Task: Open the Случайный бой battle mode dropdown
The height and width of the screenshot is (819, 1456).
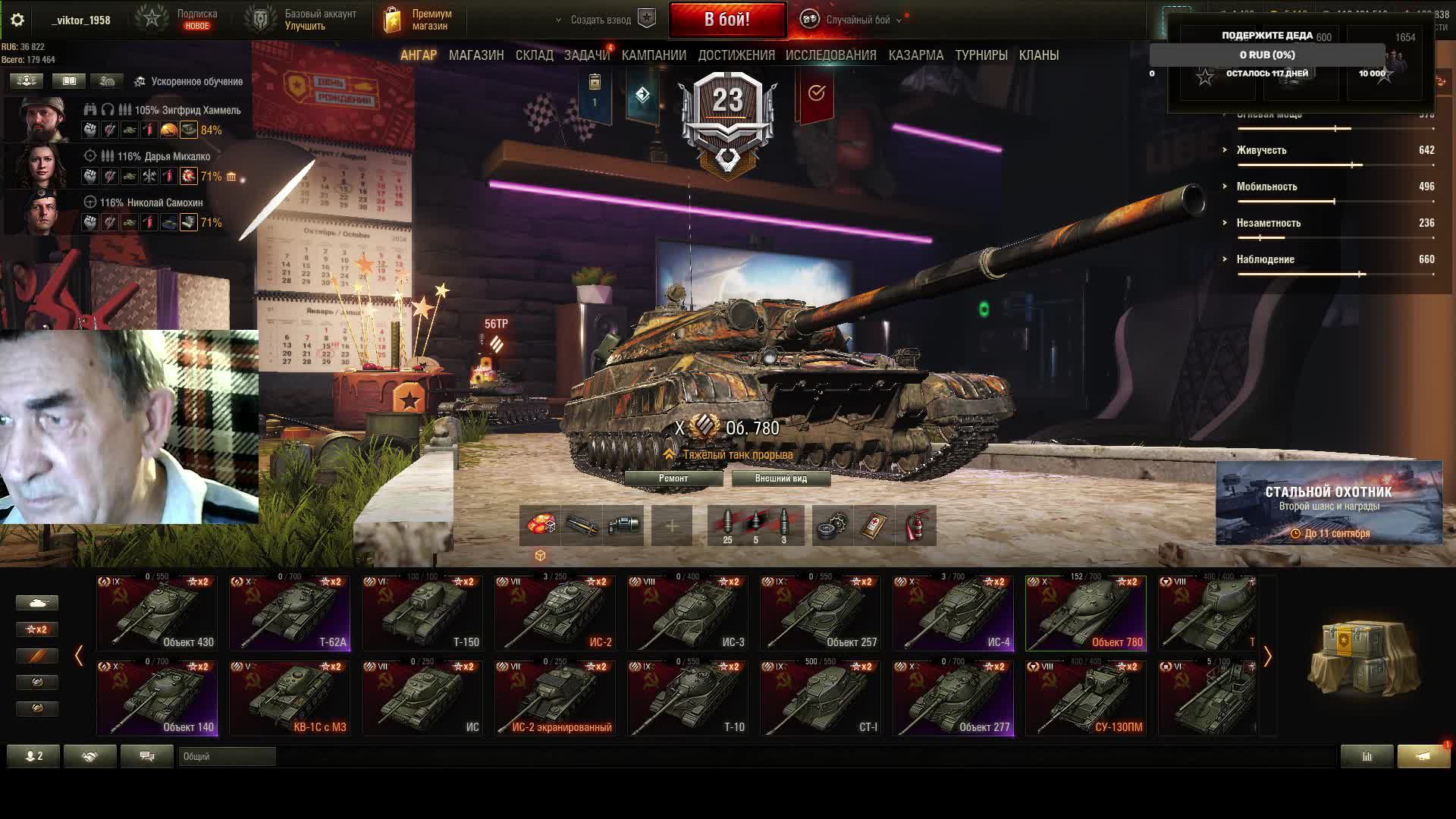Action: coord(857,20)
